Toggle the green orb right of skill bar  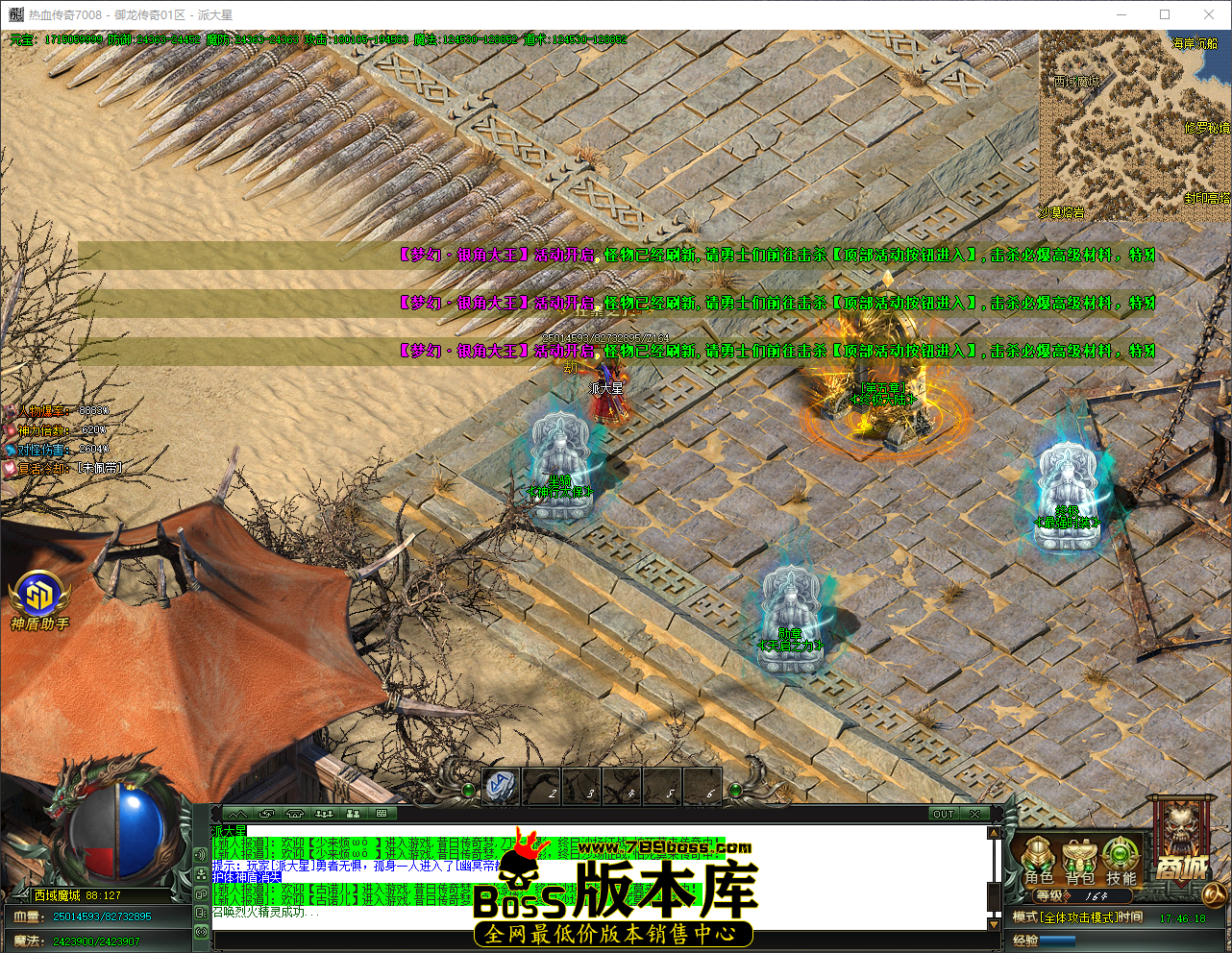pyautogui.click(x=735, y=790)
